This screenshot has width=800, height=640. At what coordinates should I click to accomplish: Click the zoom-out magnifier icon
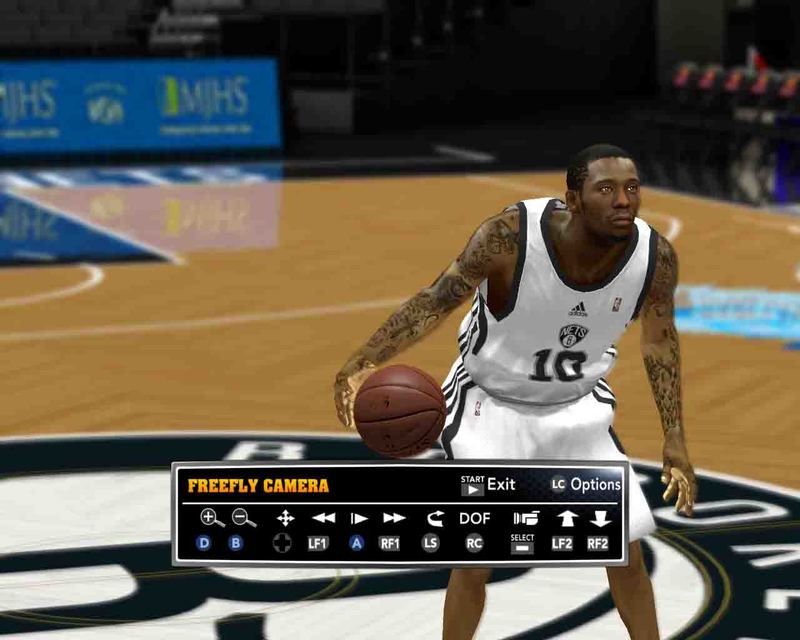pos(243,518)
